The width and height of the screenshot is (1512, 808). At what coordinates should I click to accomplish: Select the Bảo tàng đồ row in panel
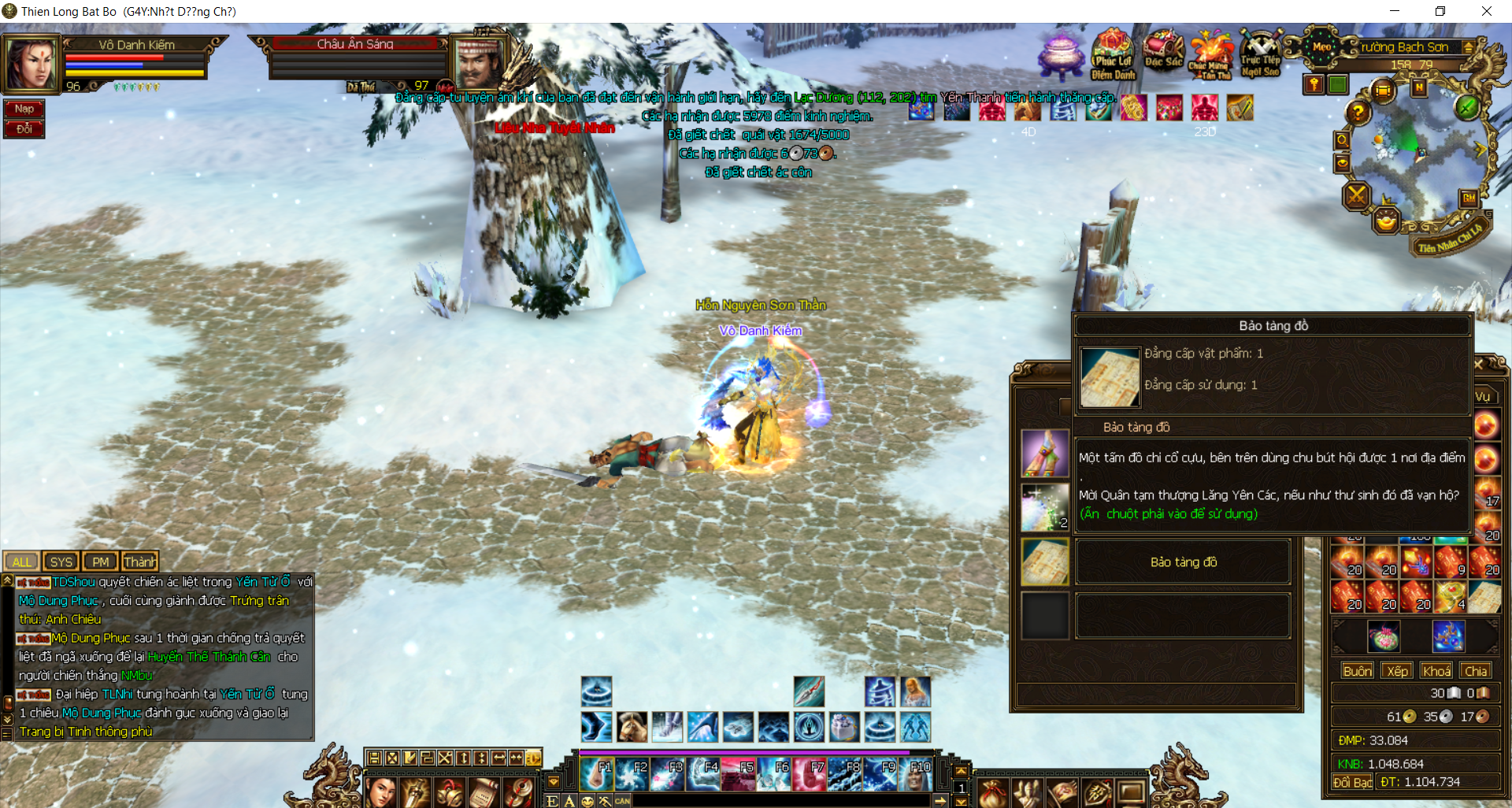pos(1183,562)
